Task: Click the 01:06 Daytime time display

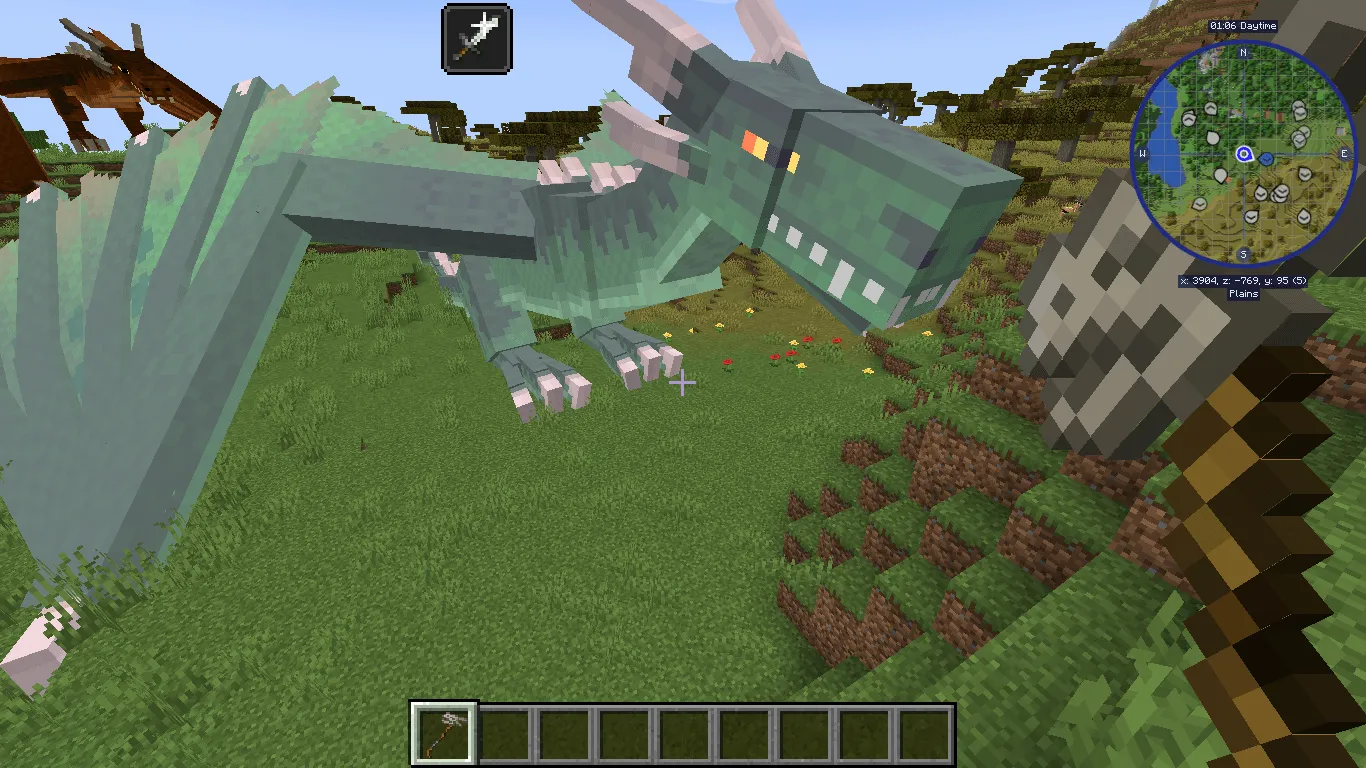Action: click(x=1243, y=26)
